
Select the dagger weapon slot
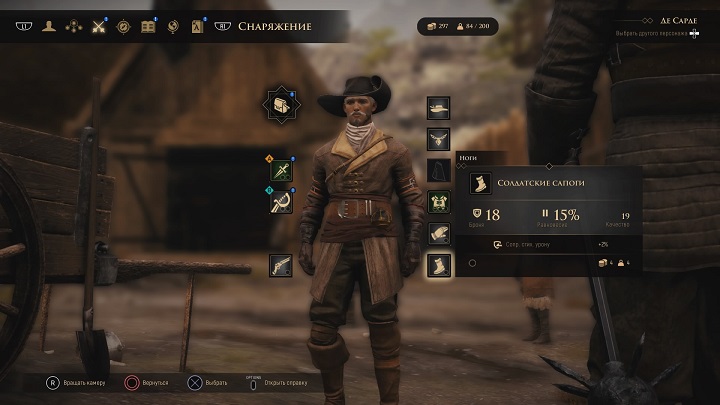pyautogui.click(x=281, y=171)
